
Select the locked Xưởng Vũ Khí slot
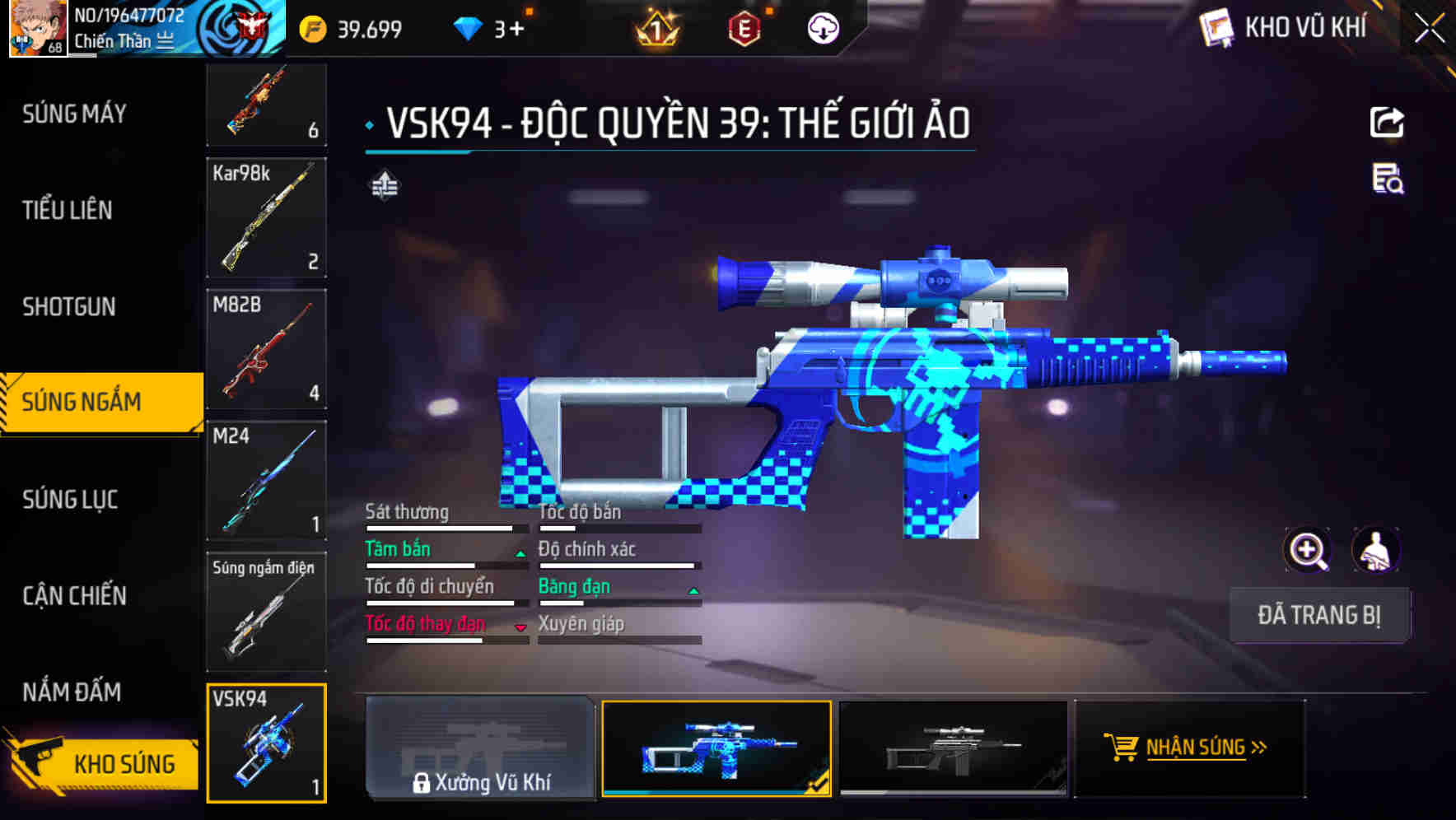480,749
